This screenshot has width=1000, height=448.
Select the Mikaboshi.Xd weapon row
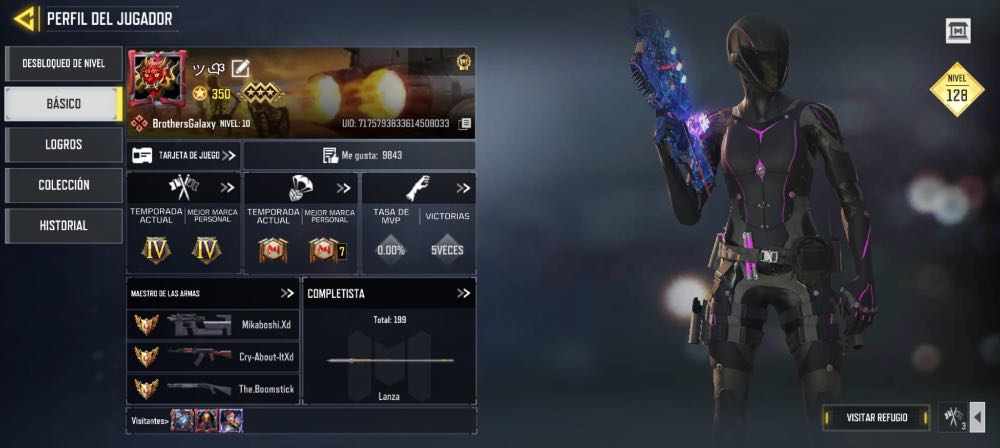point(214,324)
